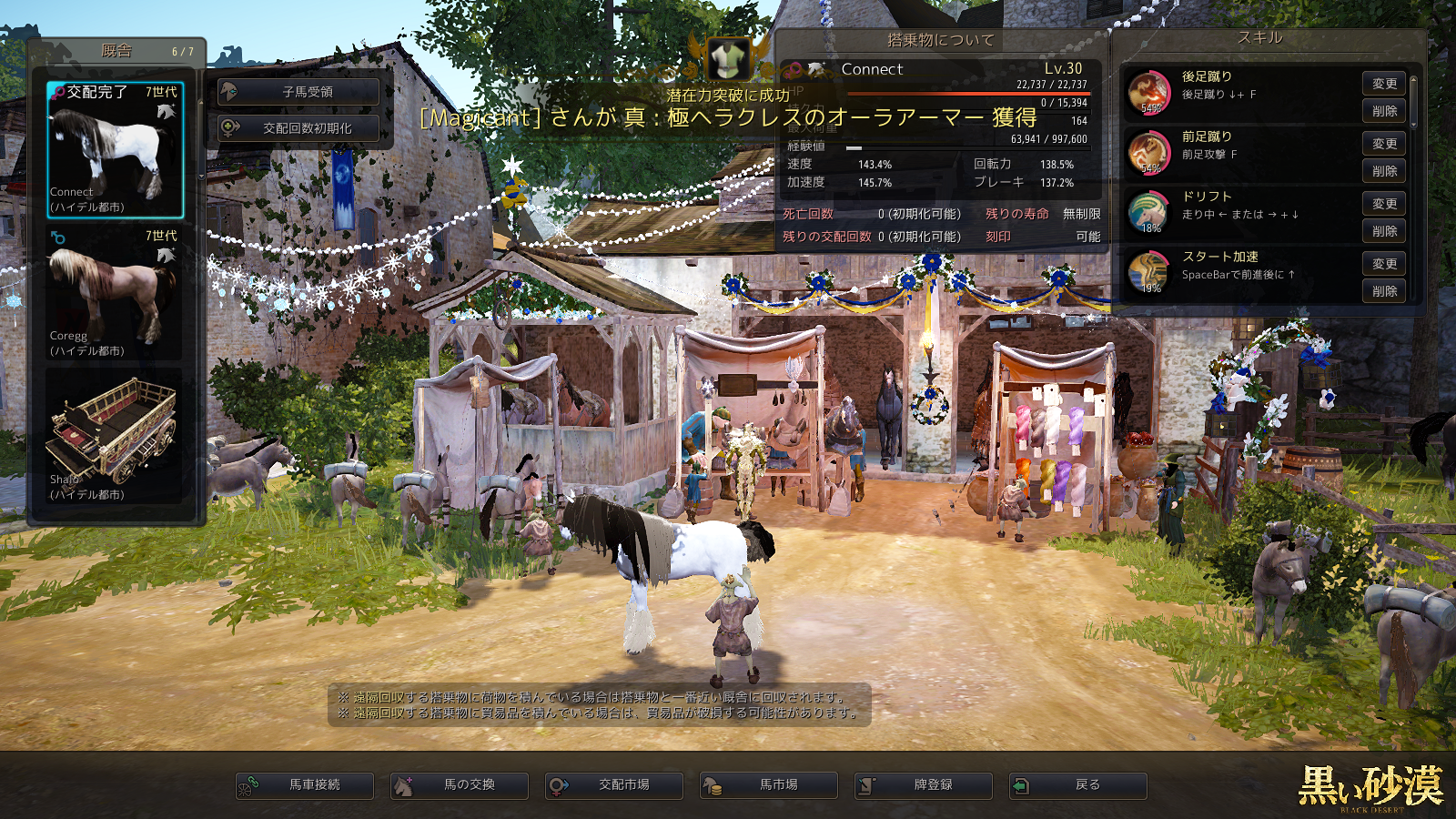Delete the スタート加速 skill
The height and width of the screenshot is (819, 1456).
[x=1384, y=291]
